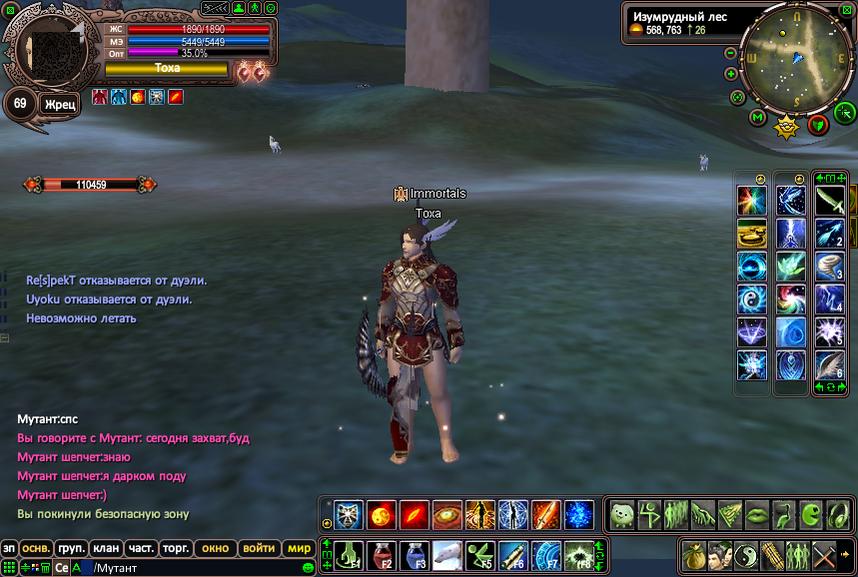Open the "мир" world chat tab
Viewport: 858px width, 577px height.
(x=298, y=548)
